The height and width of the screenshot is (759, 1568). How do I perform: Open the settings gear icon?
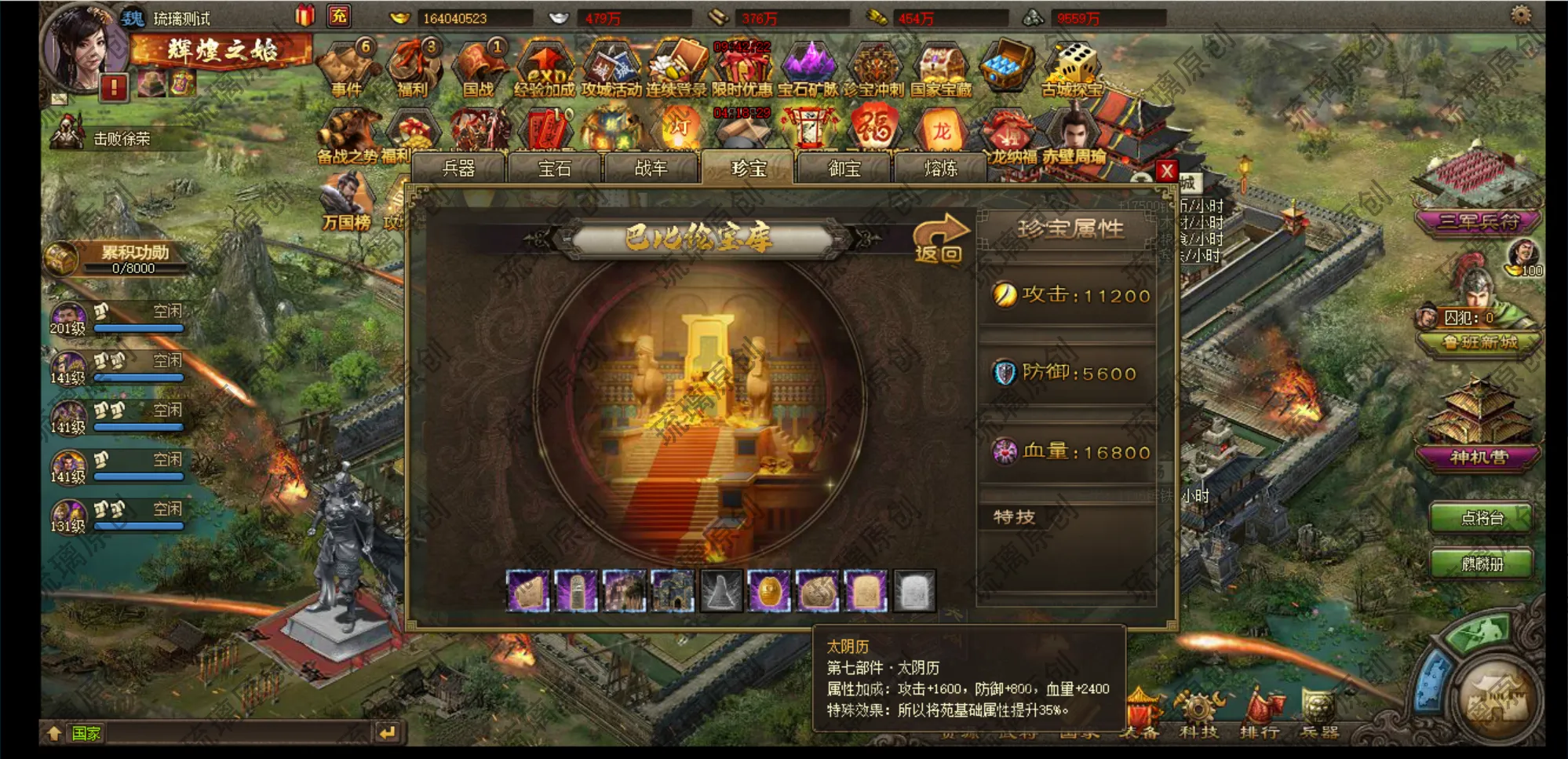pos(1521,16)
